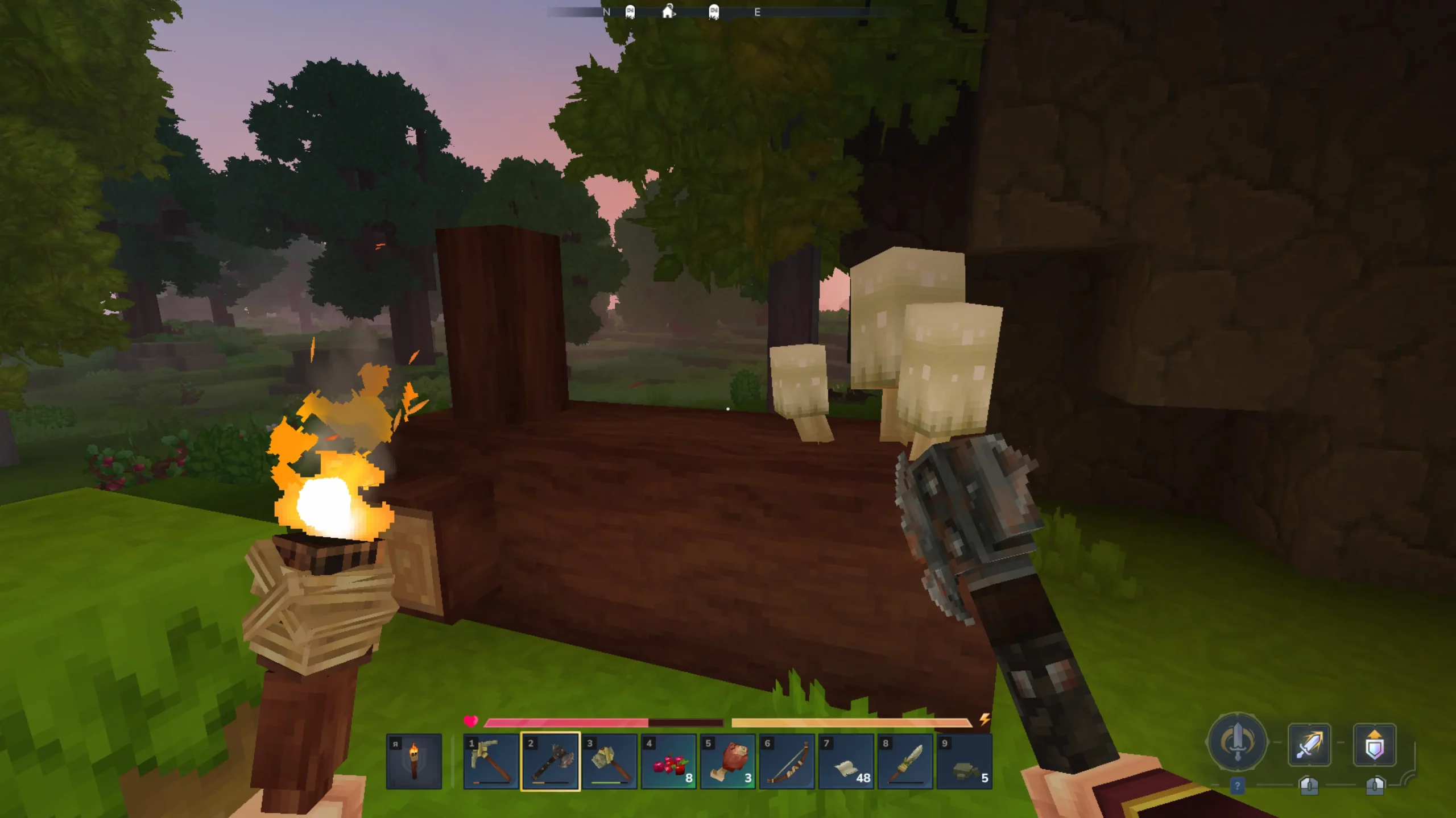1456x818 pixels.
Task: Equip the wooden bow in slot 6
Action: pos(787,761)
